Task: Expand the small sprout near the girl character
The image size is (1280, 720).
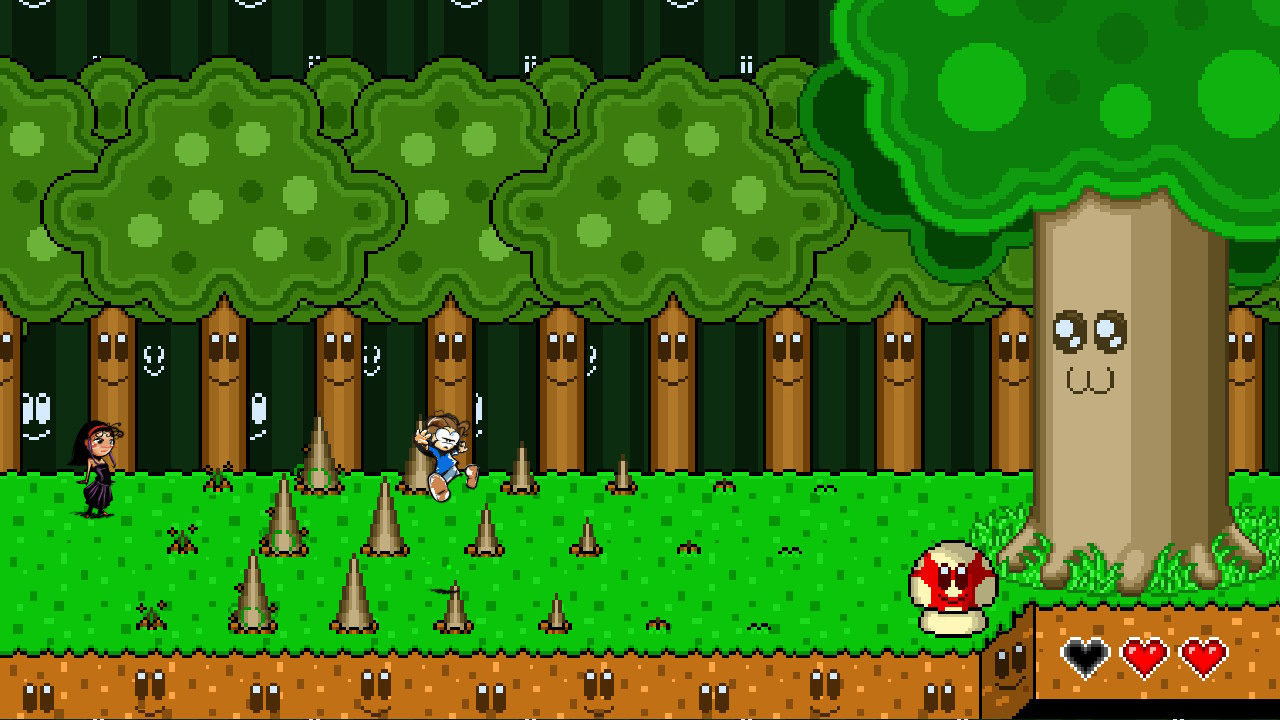Action: 218,478
